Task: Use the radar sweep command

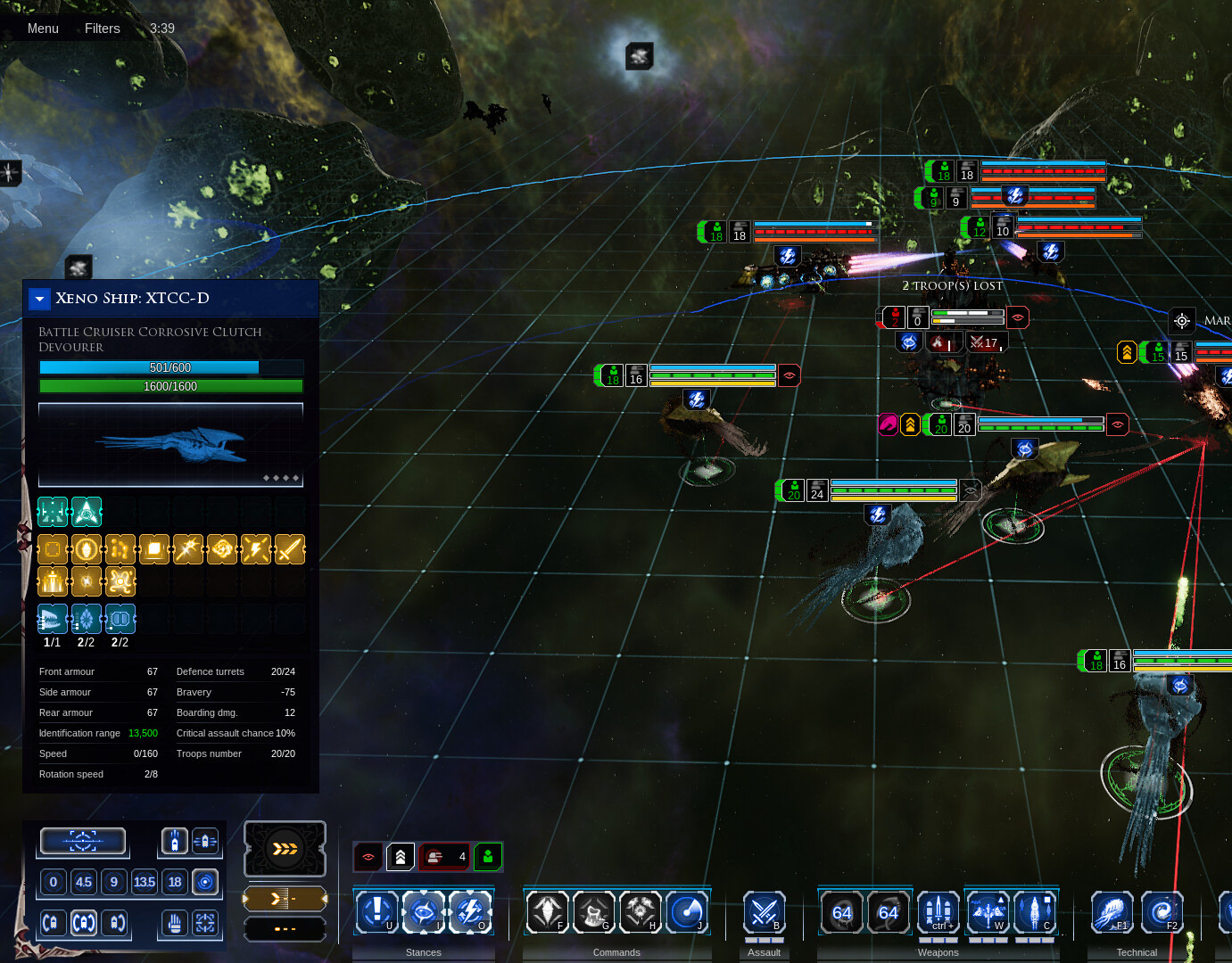Action: [687, 911]
